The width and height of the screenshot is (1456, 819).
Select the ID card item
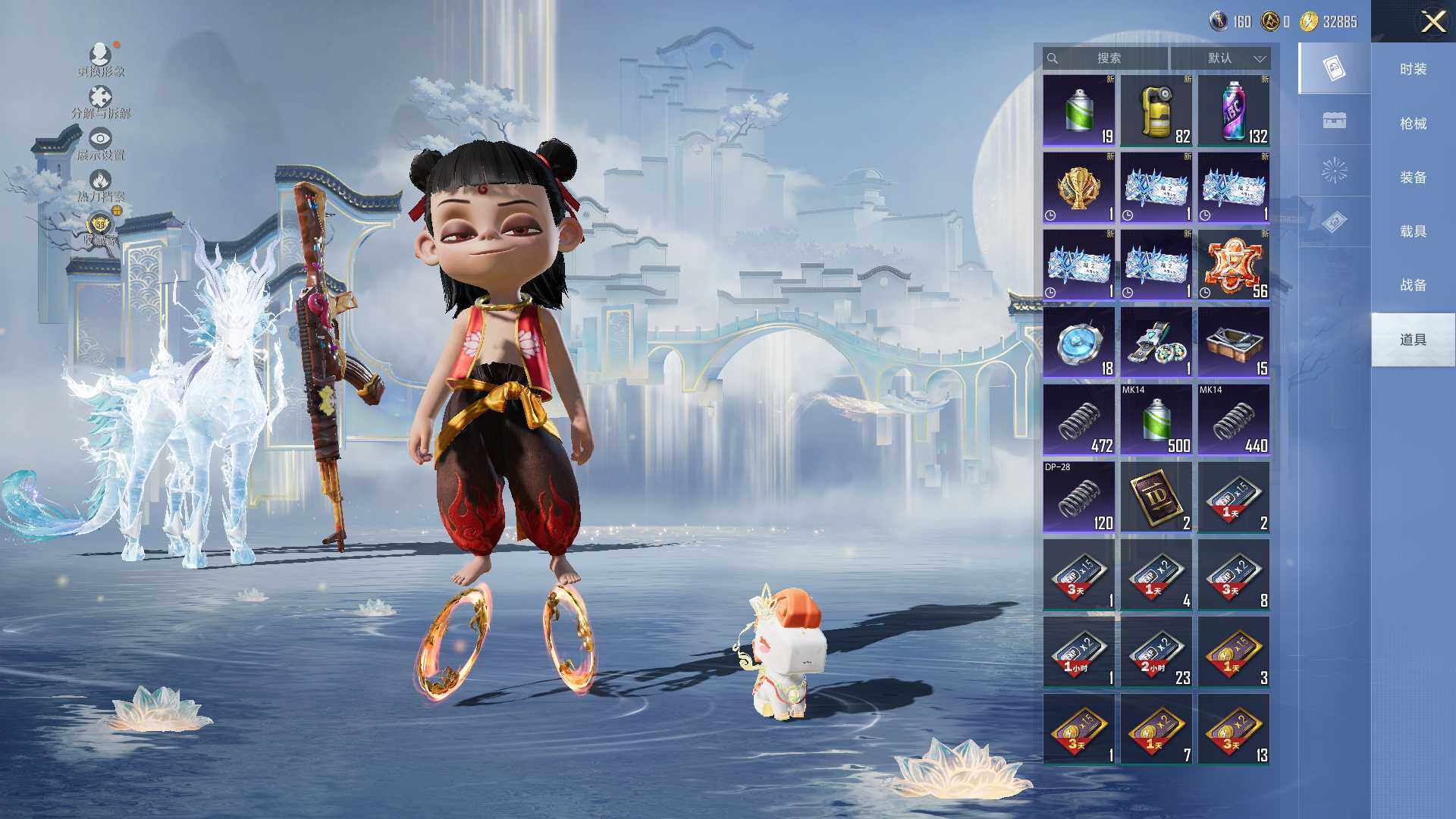1156,497
